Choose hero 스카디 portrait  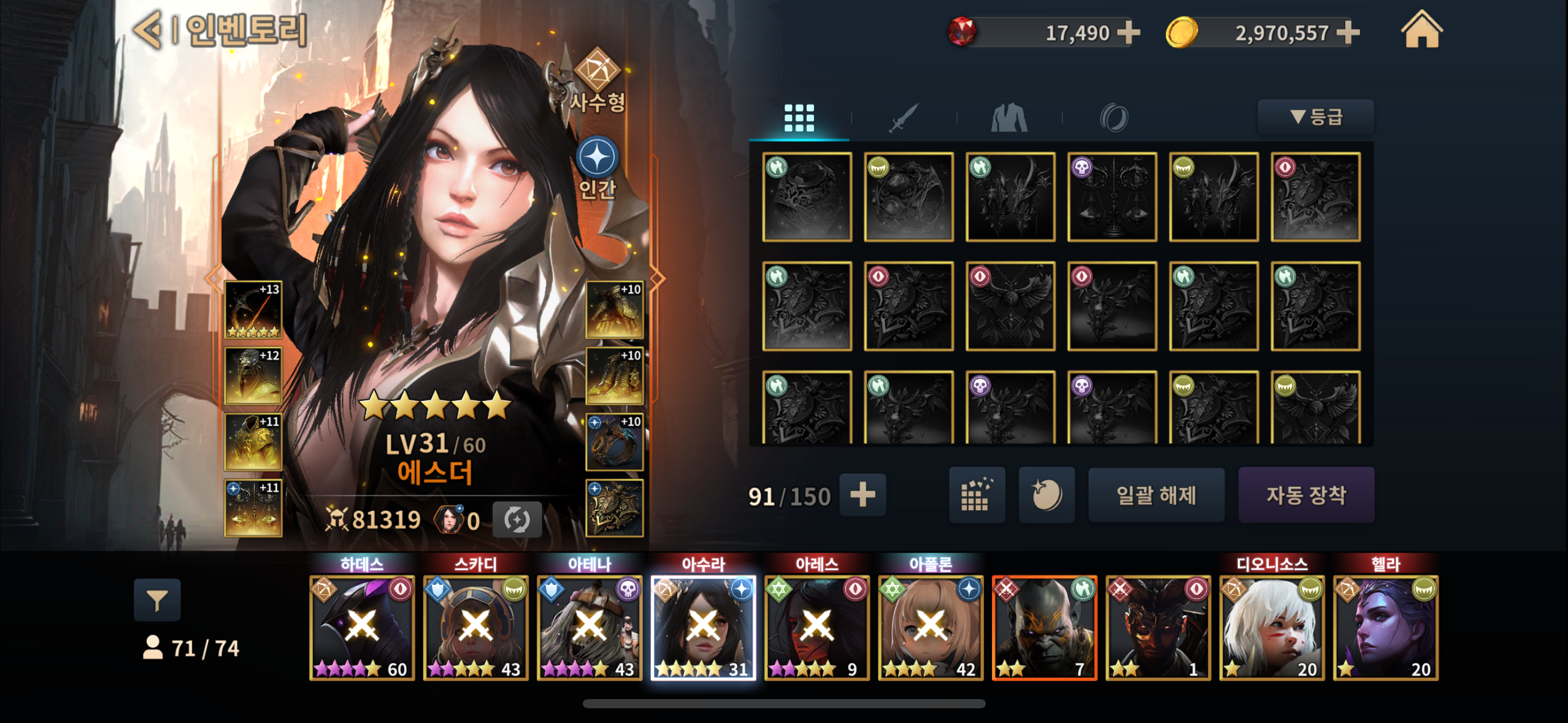(475, 627)
